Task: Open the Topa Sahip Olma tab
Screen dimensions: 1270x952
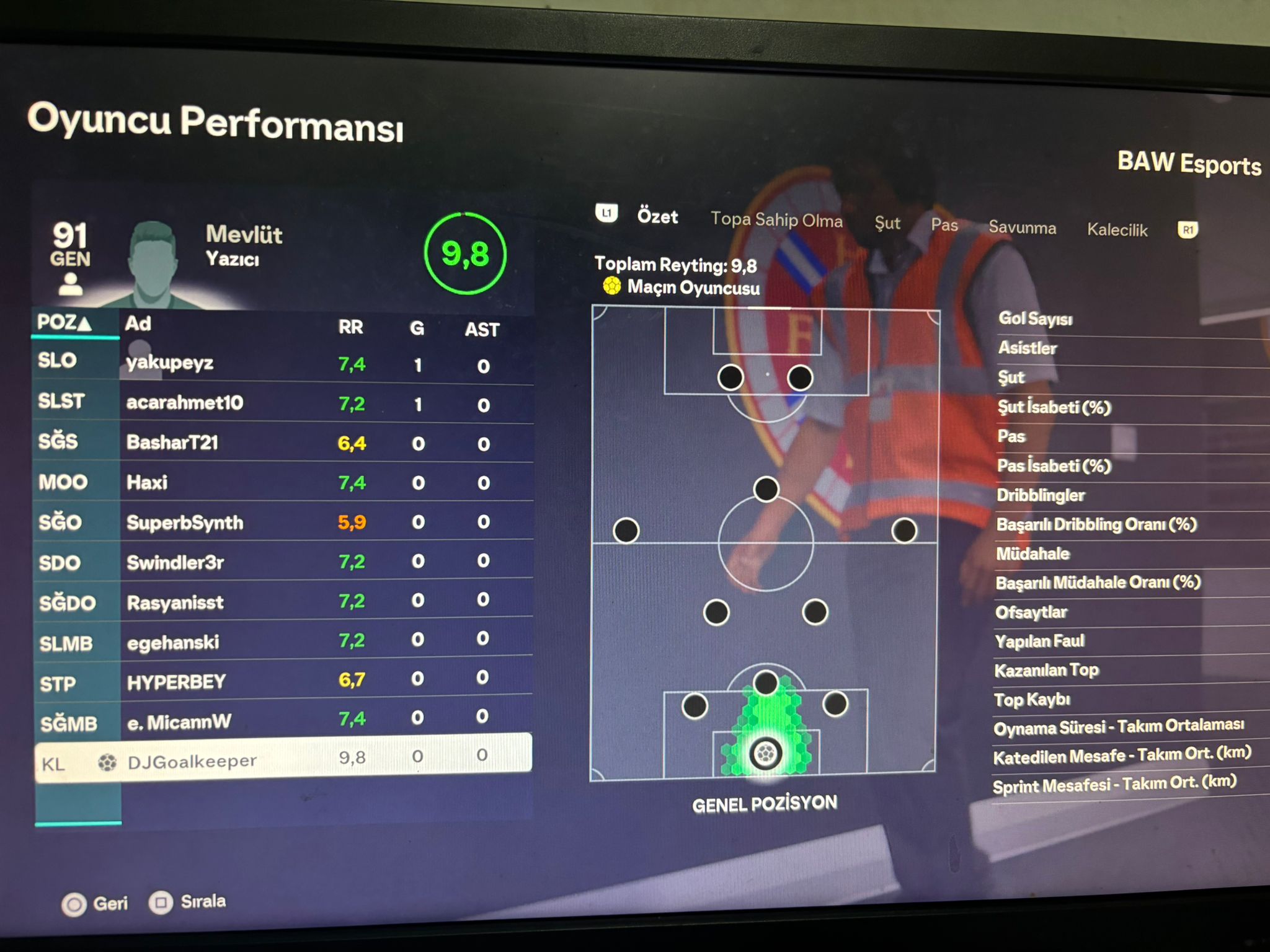Action: [776, 219]
